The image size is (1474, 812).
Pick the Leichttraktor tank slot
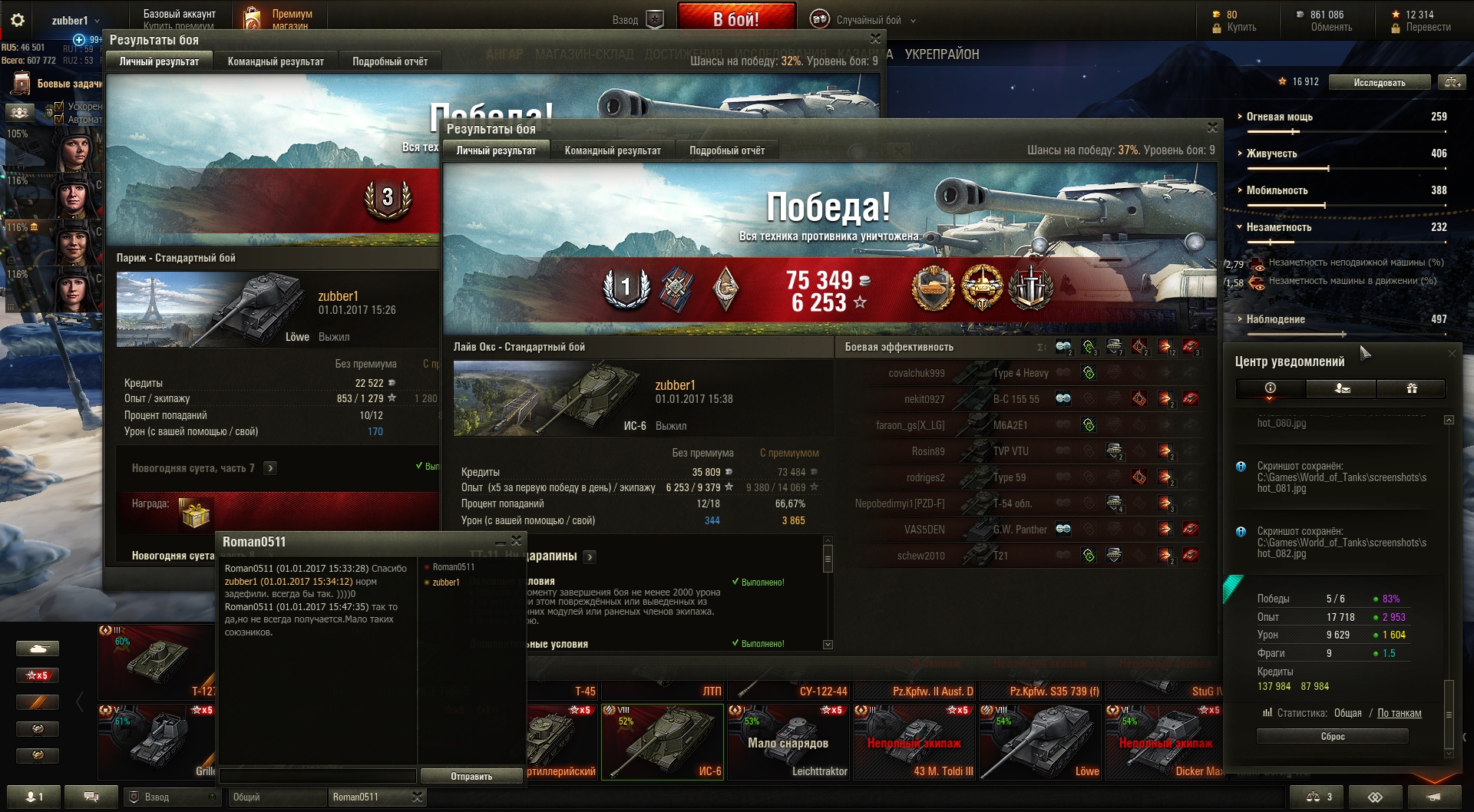coord(788,741)
